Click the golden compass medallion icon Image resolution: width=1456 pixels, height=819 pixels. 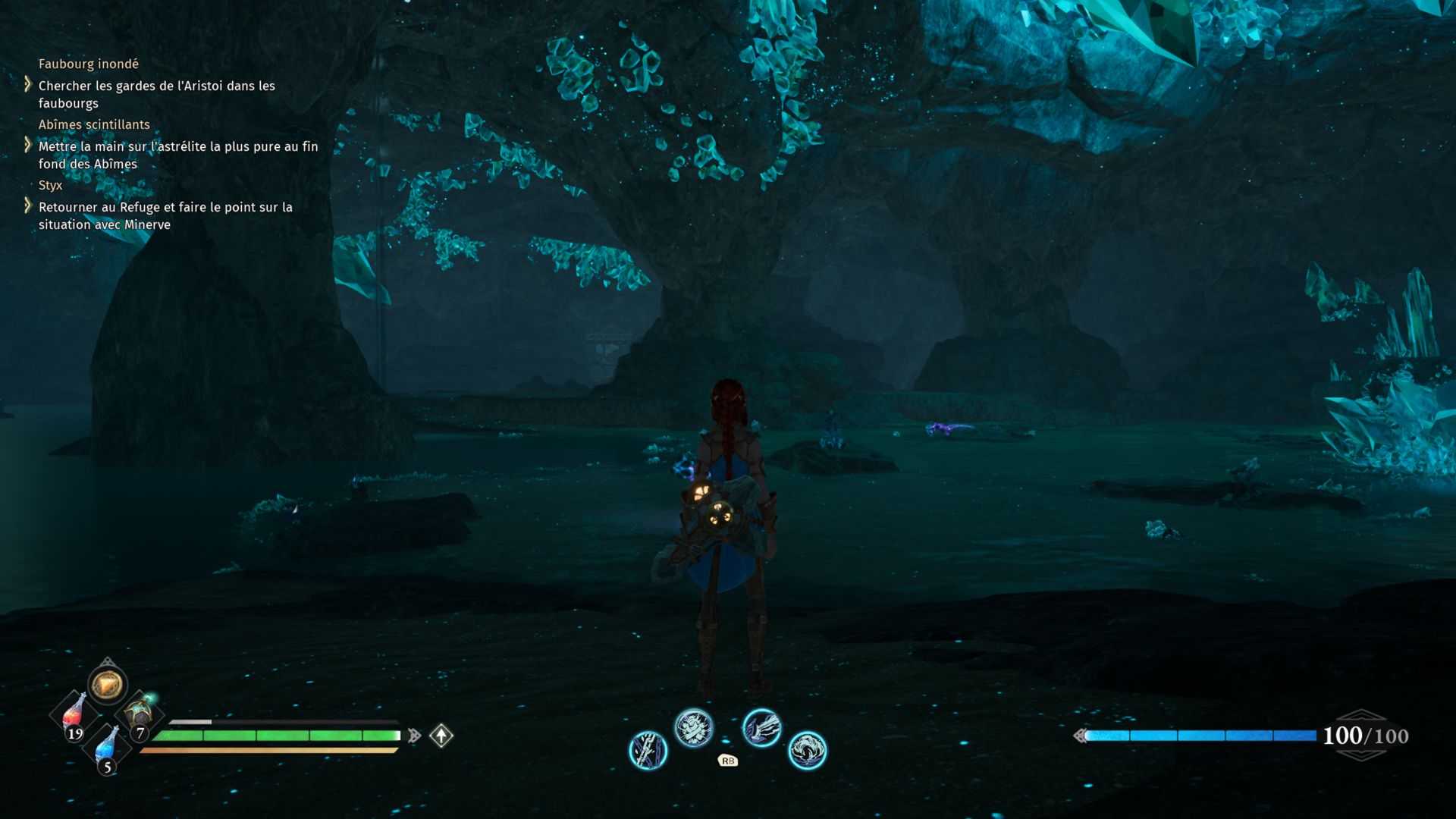[x=107, y=685]
